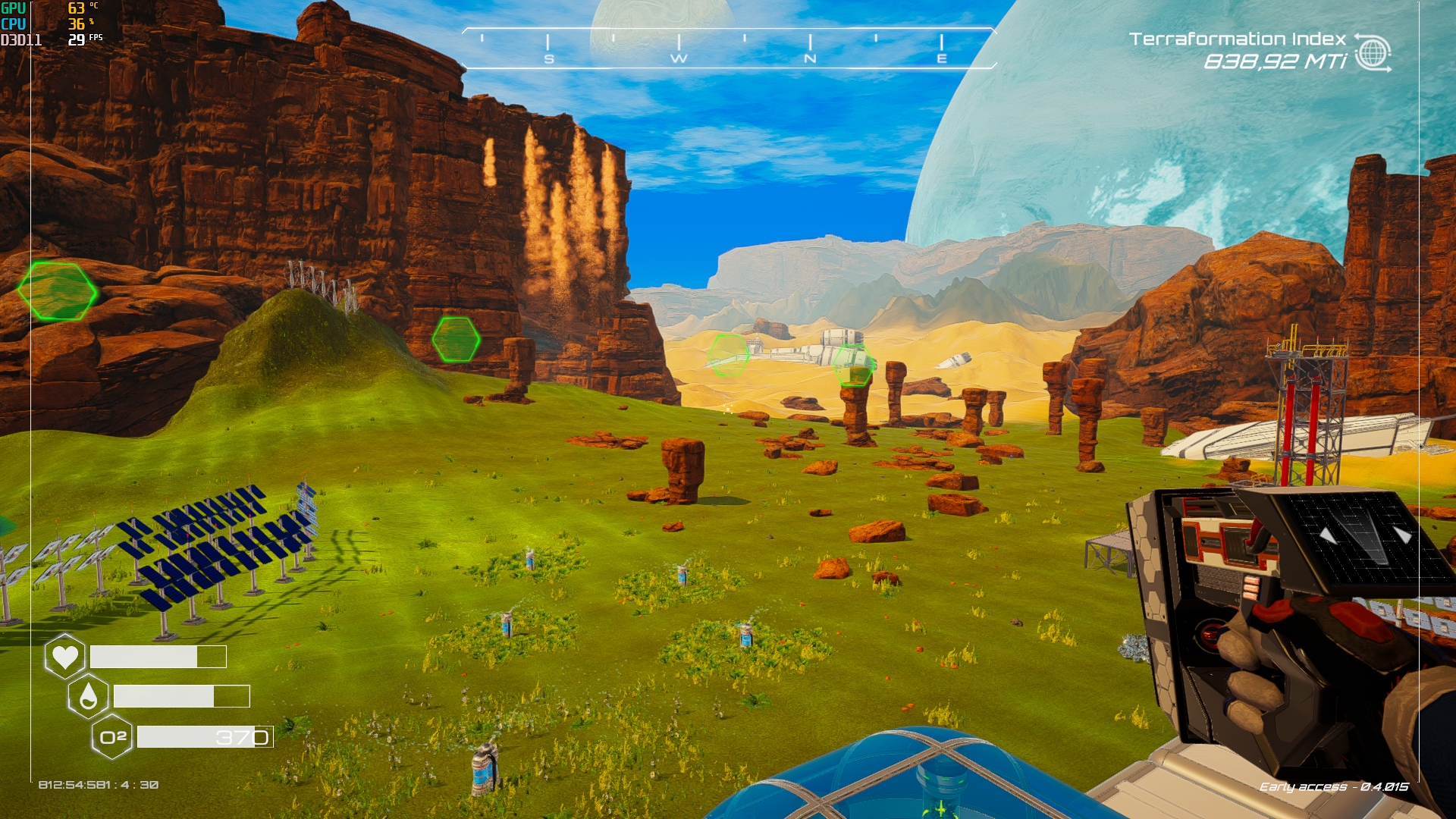This screenshot has height=819, width=1456.
Task: Click the compass heading bar
Action: point(728,48)
